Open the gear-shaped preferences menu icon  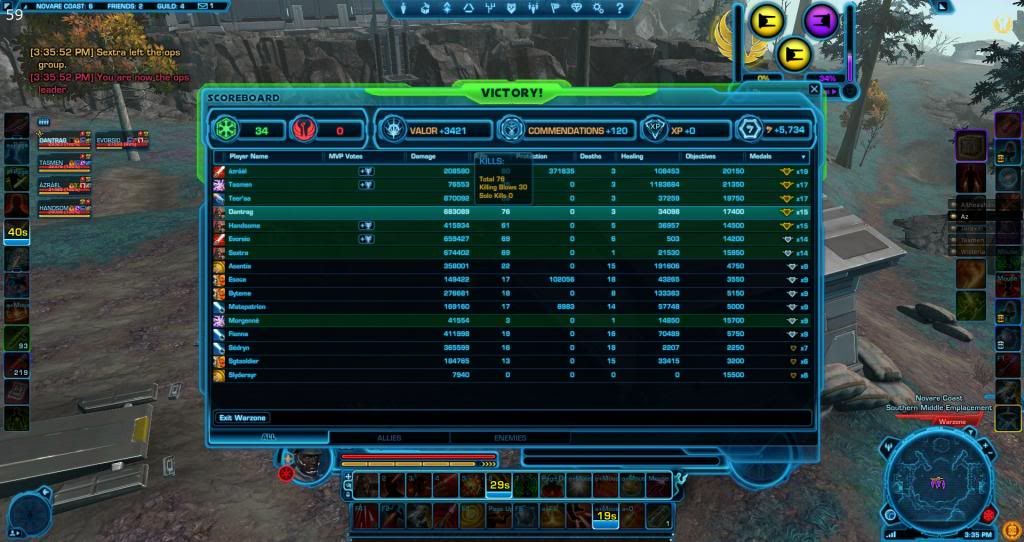pyautogui.click(x=598, y=8)
